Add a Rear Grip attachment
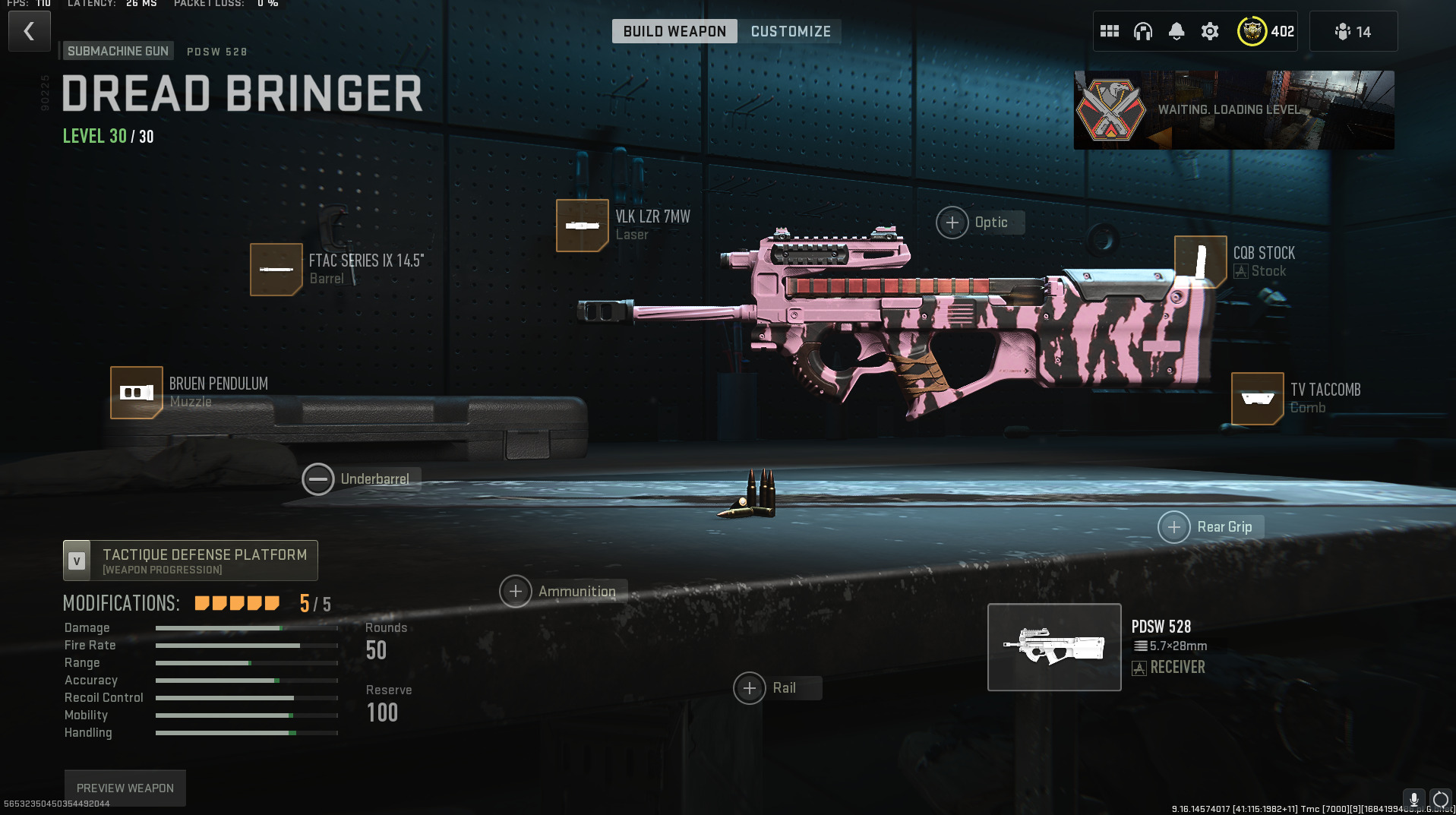Screen dimensions: 1456x815 click(1174, 527)
